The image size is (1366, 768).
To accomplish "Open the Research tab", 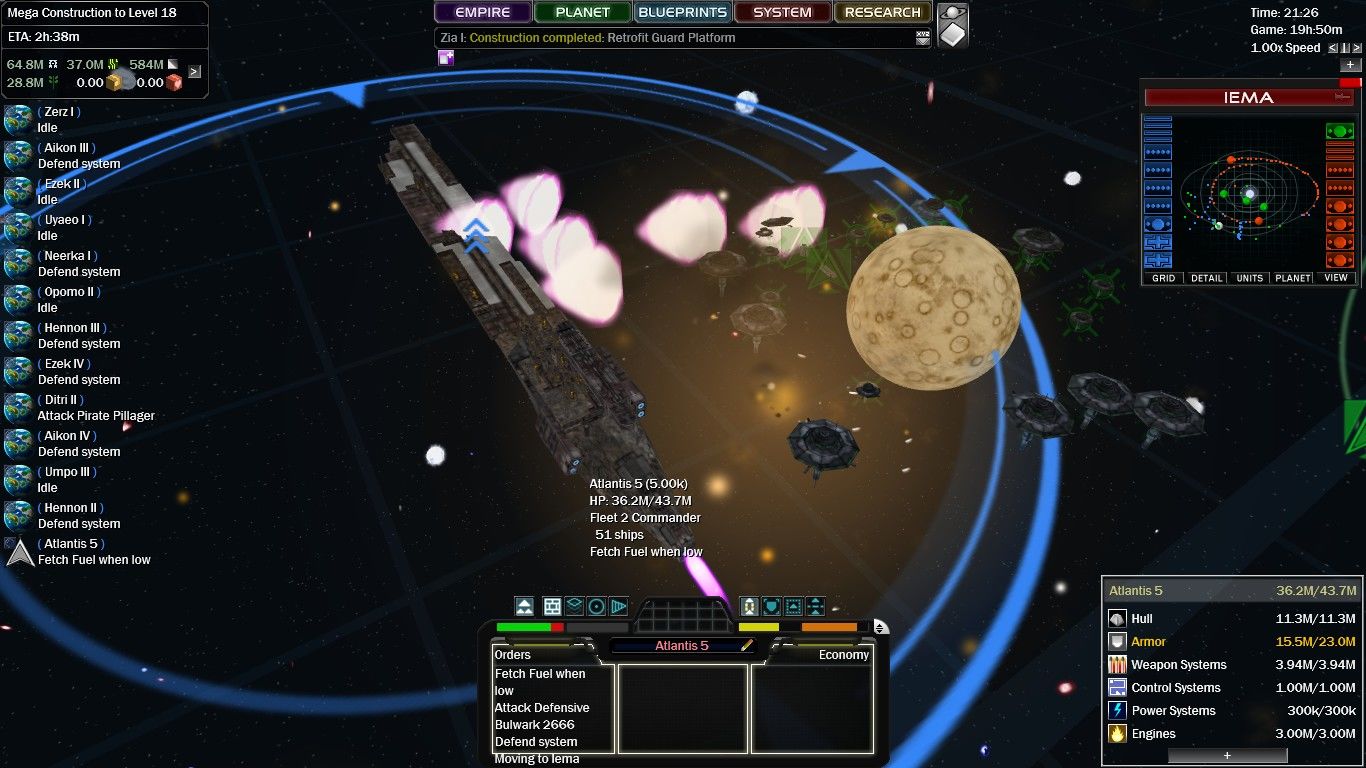I will point(882,13).
